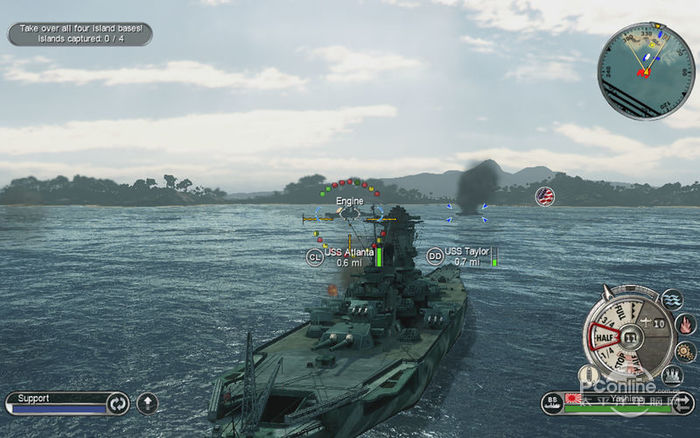The height and width of the screenshot is (438, 700).
Task: Click the center binoculars button on dial
Action: (x=631, y=338)
